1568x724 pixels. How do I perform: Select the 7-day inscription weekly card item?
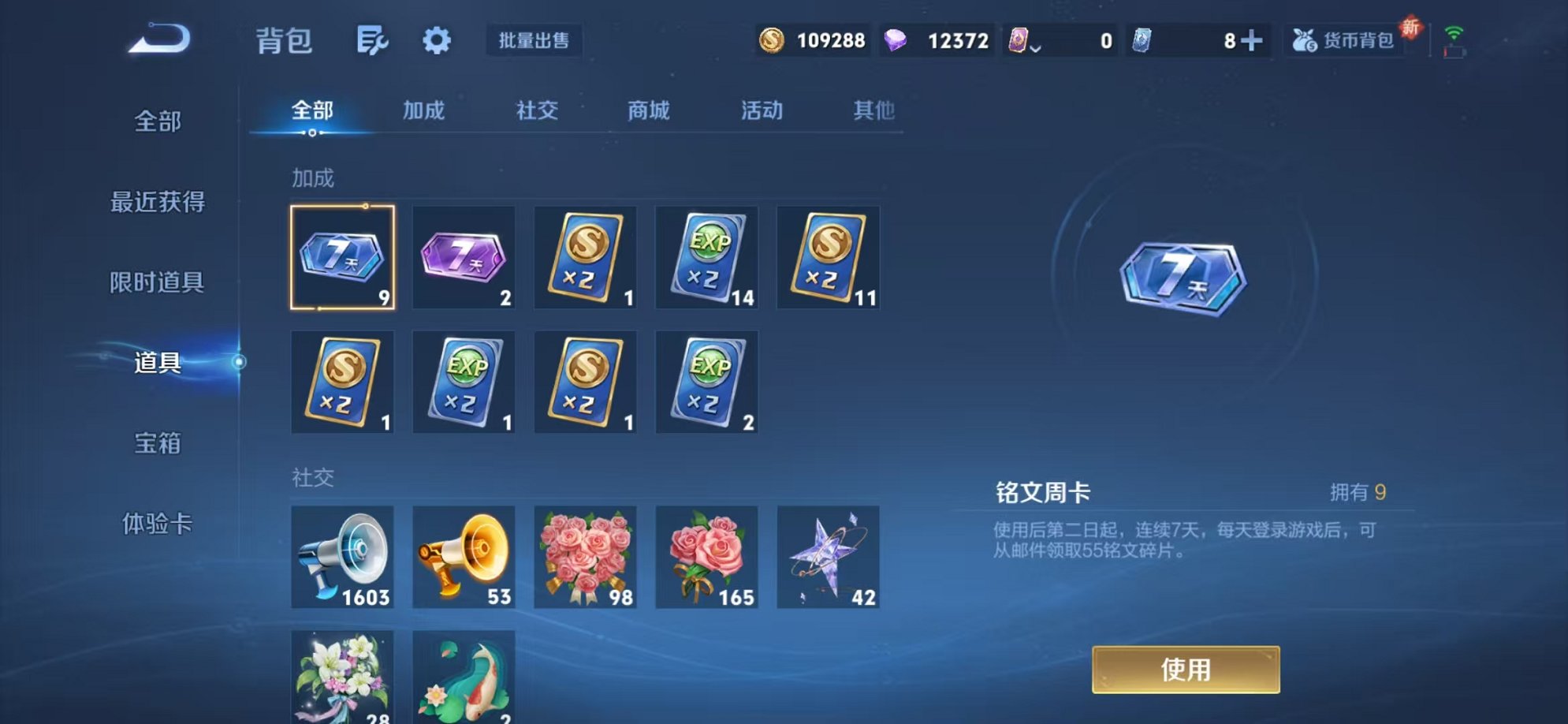click(x=342, y=258)
